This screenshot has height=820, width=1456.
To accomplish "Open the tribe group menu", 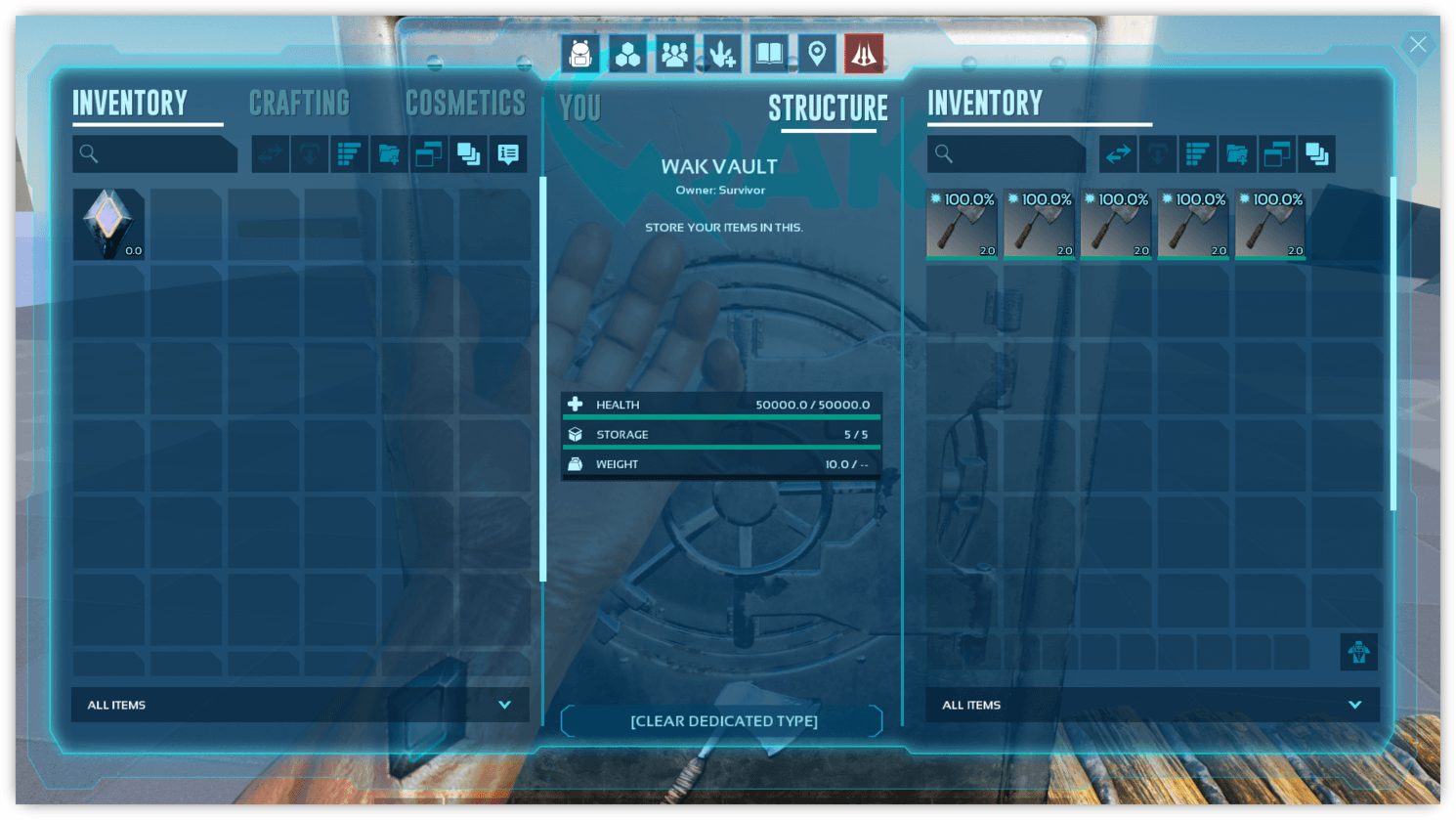I will [x=674, y=54].
